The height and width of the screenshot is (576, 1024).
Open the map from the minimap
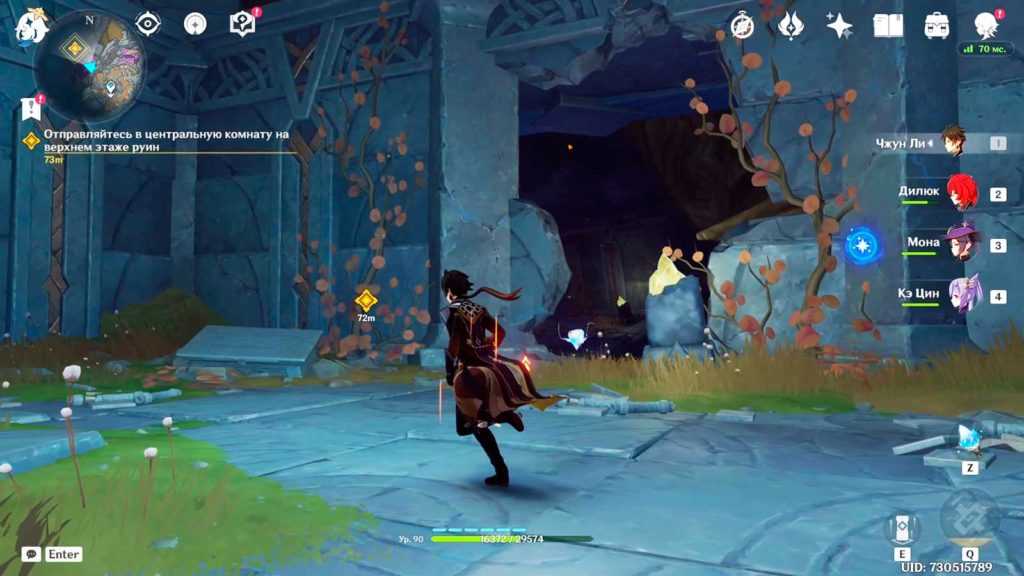coord(90,66)
